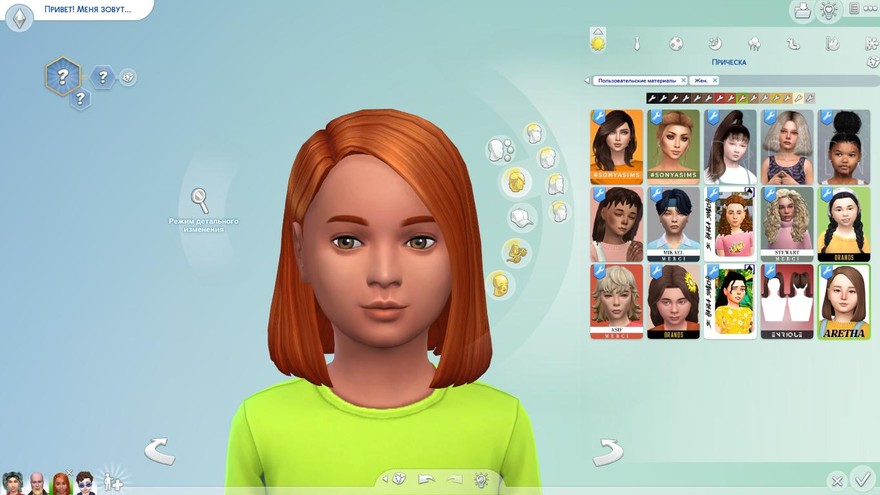Pick the black hair color swatch
The height and width of the screenshot is (495, 880).
(x=652, y=98)
